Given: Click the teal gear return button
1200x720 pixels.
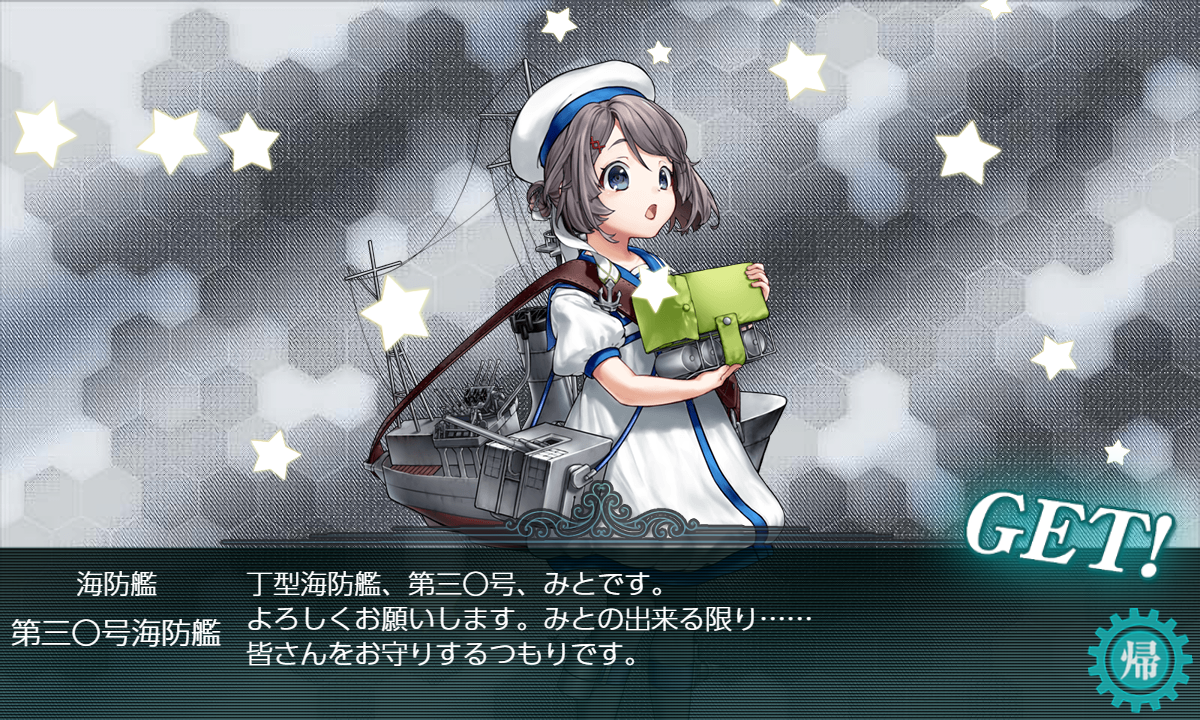Looking at the screenshot, I should click(x=1137, y=659).
